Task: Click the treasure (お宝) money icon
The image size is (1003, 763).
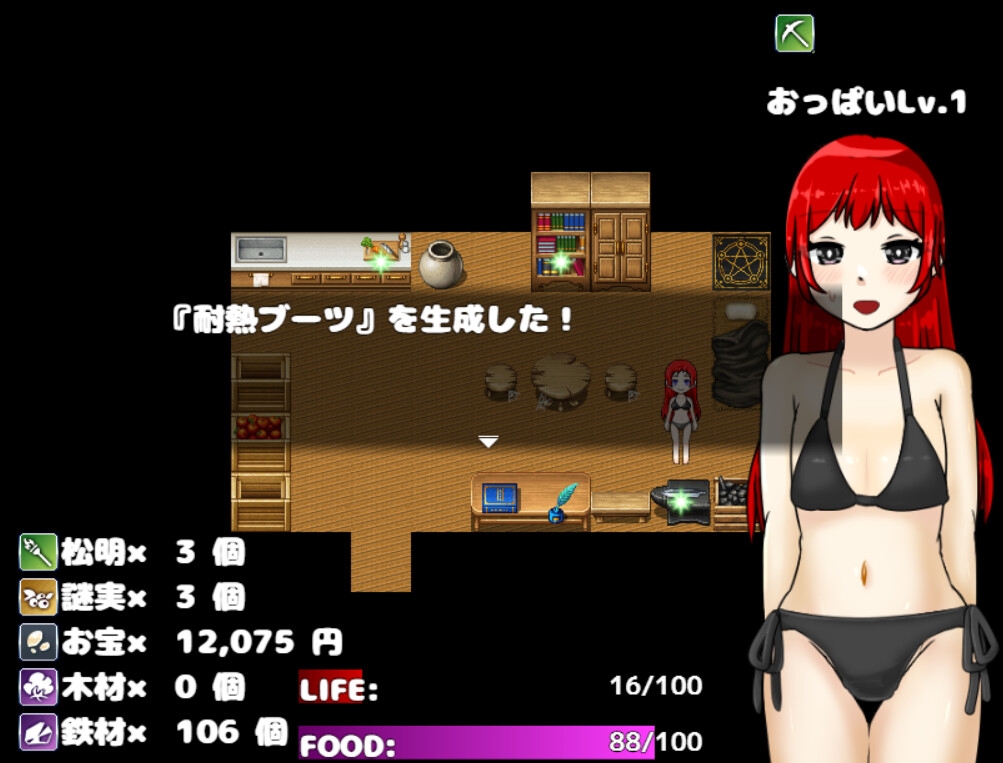Action: [x=37, y=642]
